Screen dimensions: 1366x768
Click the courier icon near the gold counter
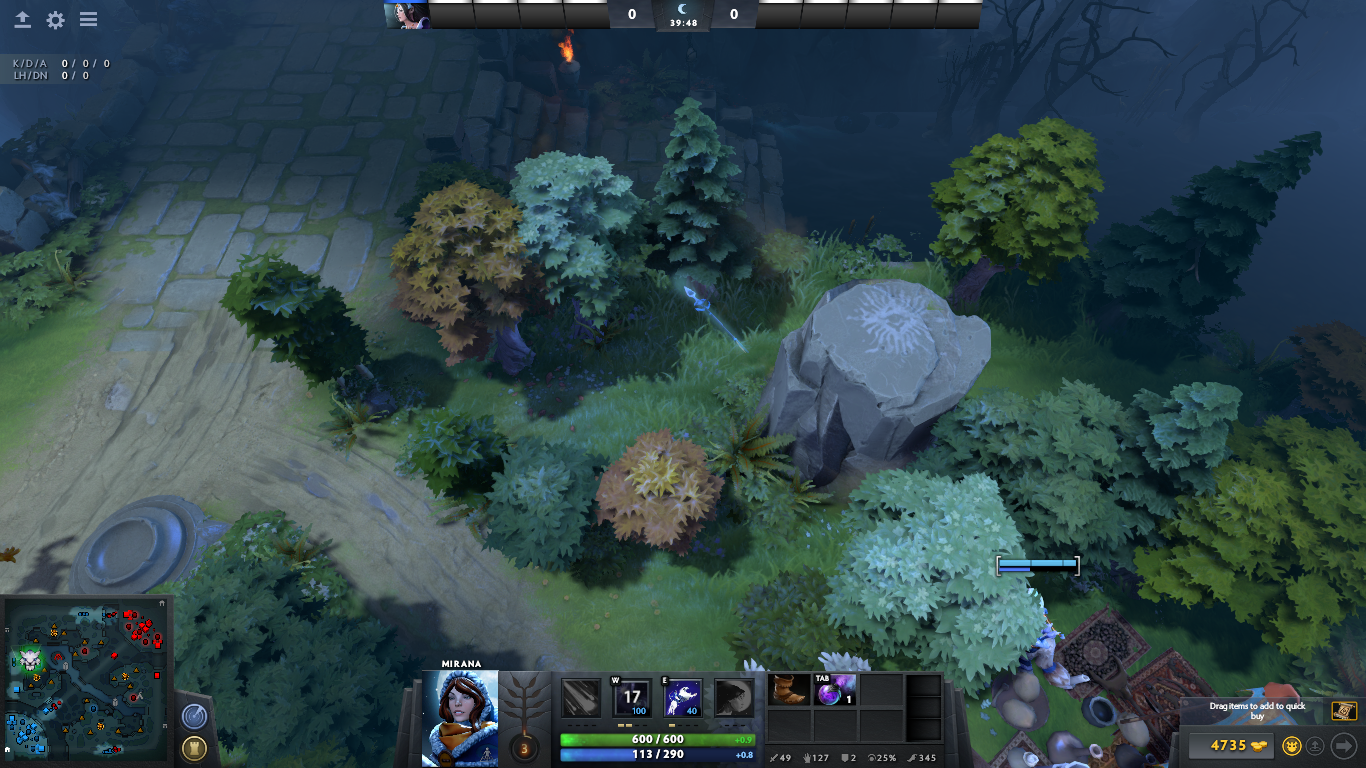coord(1291,746)
